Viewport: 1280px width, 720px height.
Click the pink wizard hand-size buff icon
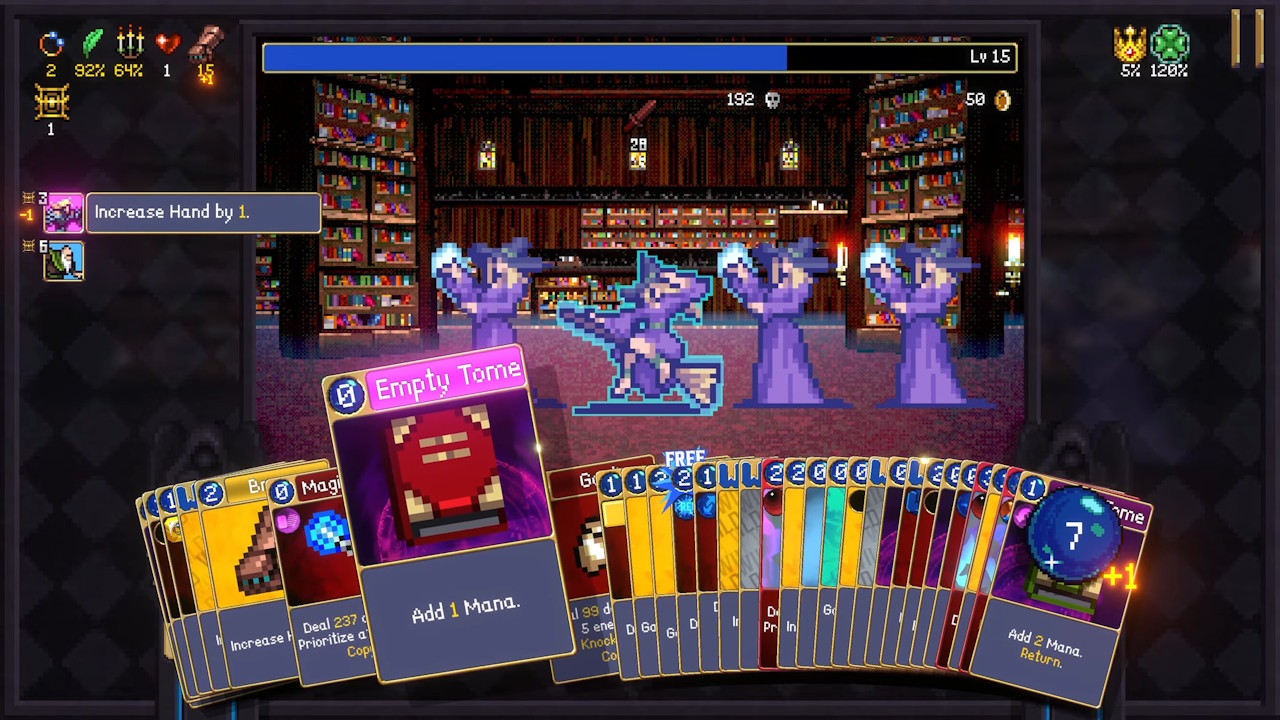pyautogui.click(x=63, y=212)
